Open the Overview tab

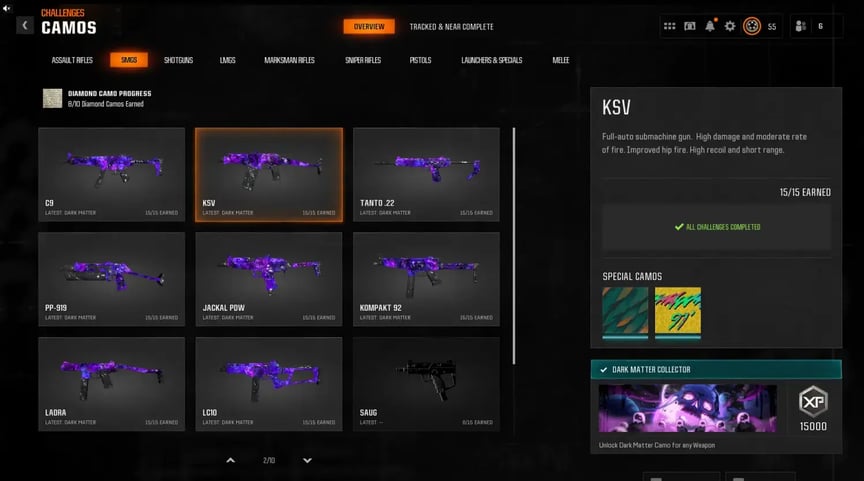tap(369, 27)
